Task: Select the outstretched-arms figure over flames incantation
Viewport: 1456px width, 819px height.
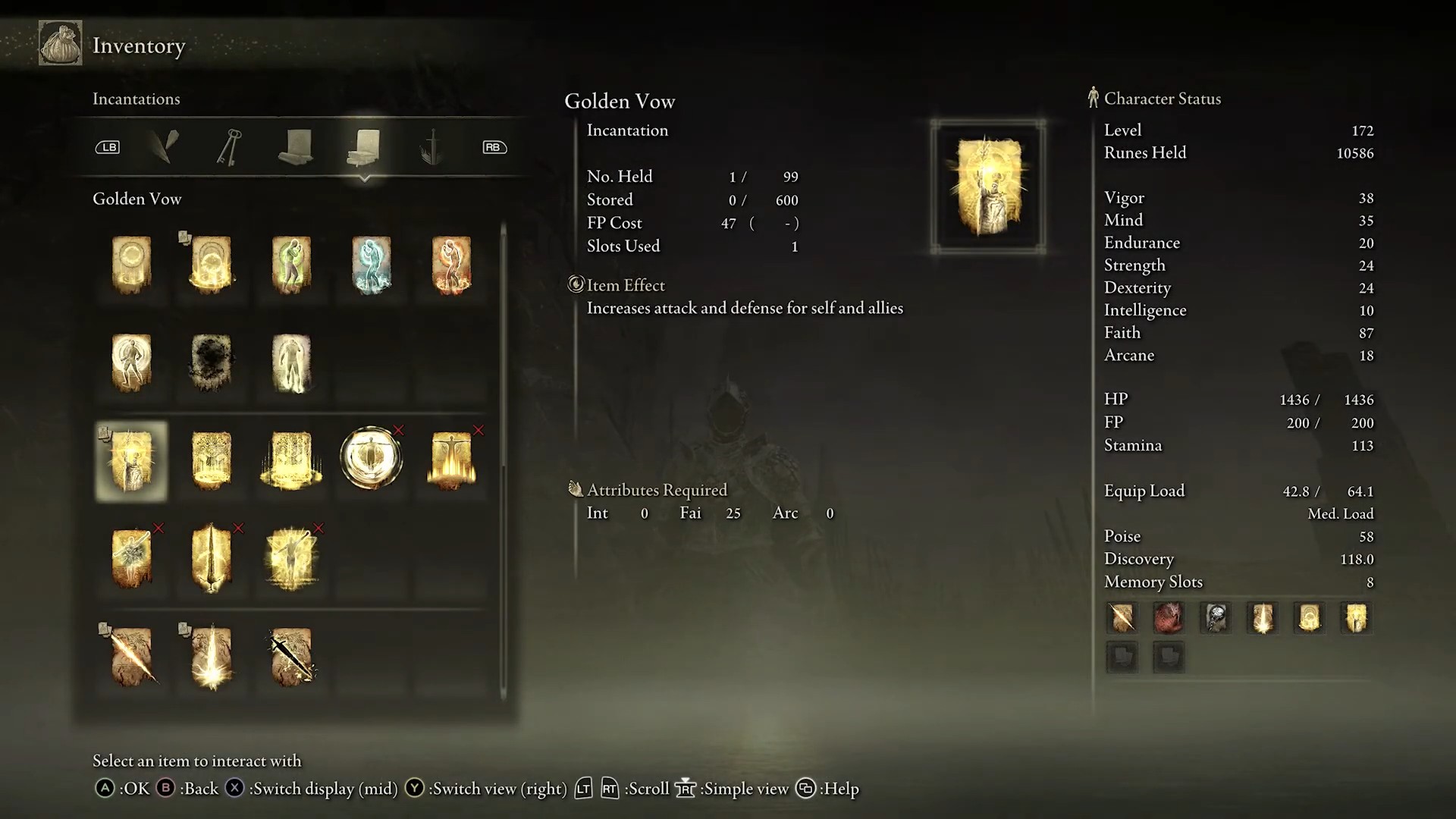Action: pos(451,460)
